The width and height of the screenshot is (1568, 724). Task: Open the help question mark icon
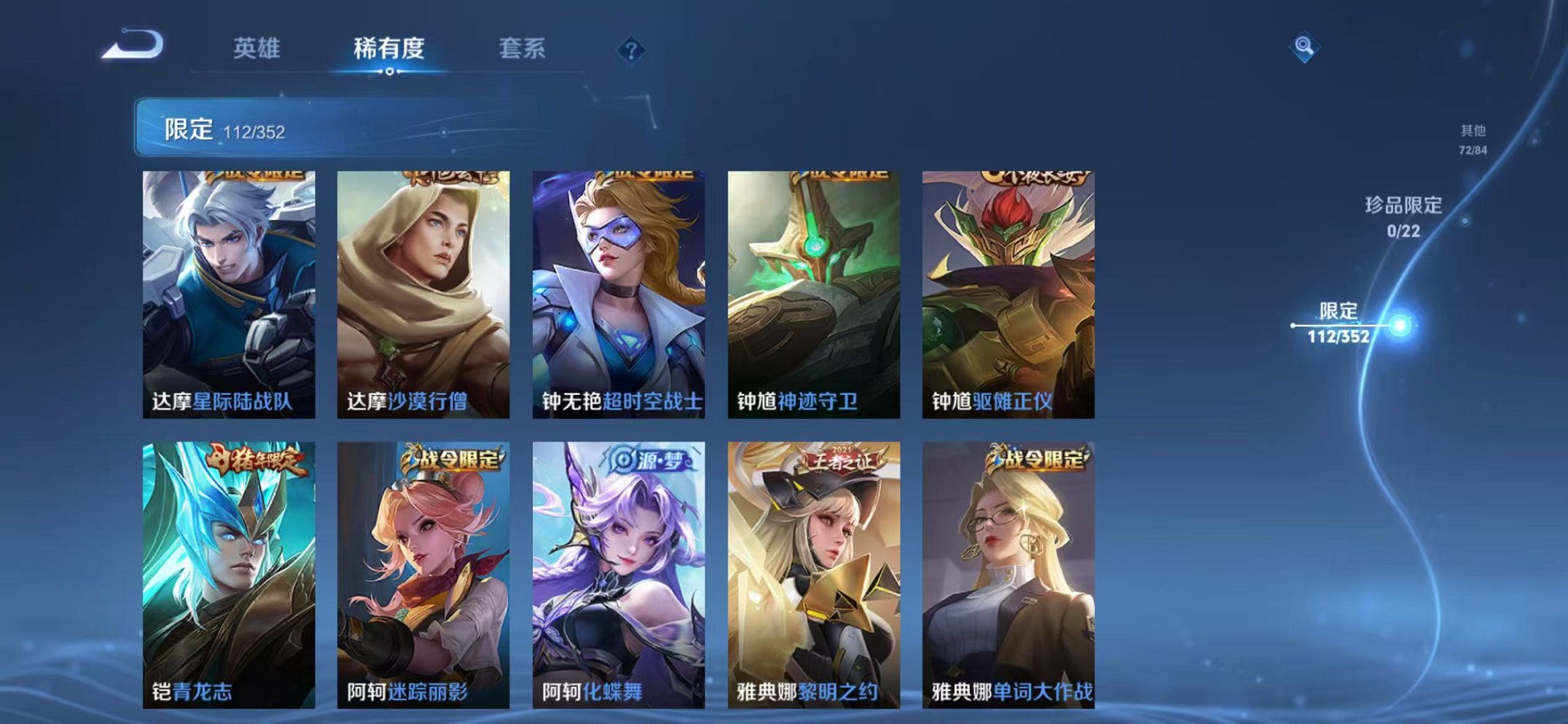click(632, 50)
